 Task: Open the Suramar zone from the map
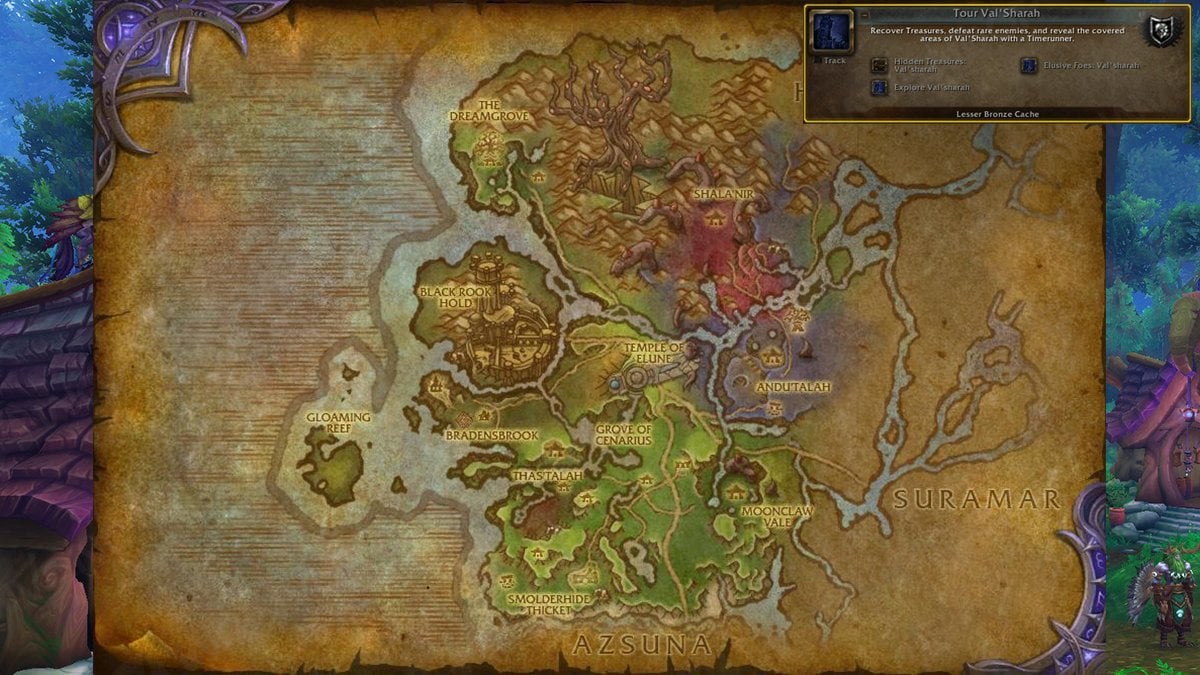click(974, 499)
